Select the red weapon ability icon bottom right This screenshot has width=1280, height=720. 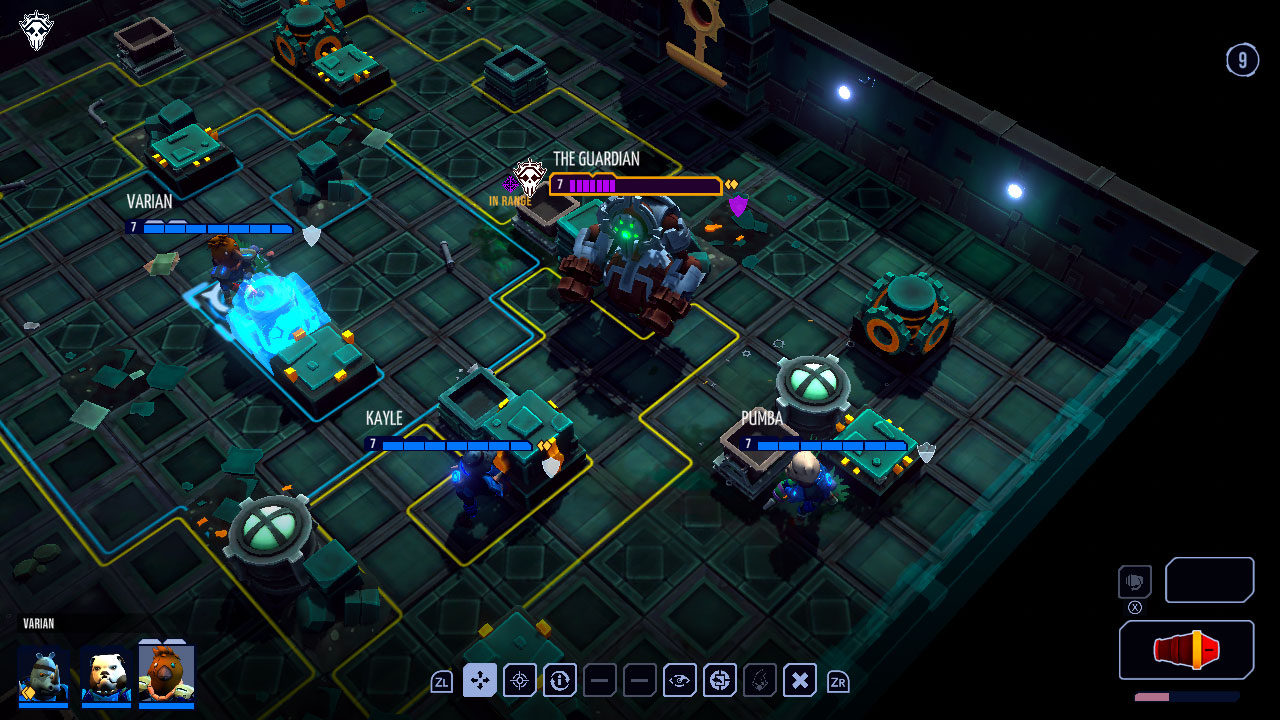[x=1185, y=649]
